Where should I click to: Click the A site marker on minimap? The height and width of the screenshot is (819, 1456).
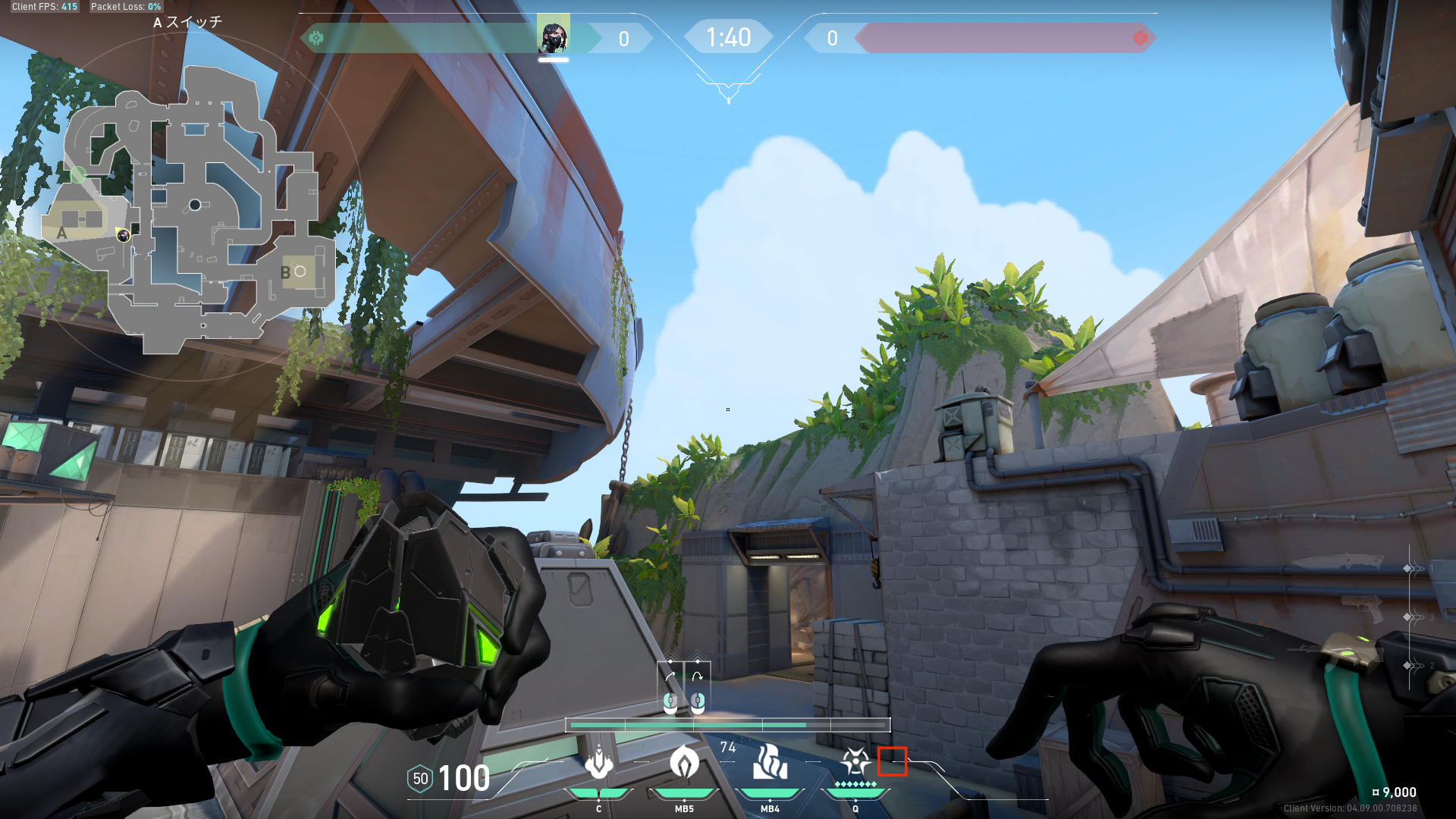pos(62,233)
